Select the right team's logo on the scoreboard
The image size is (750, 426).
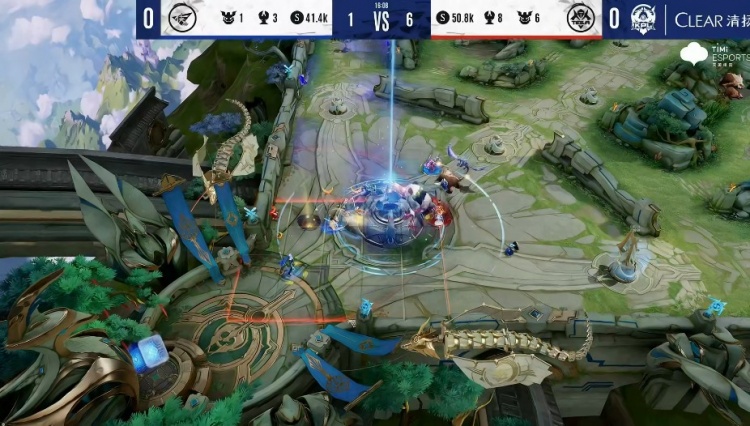point(580,19)
